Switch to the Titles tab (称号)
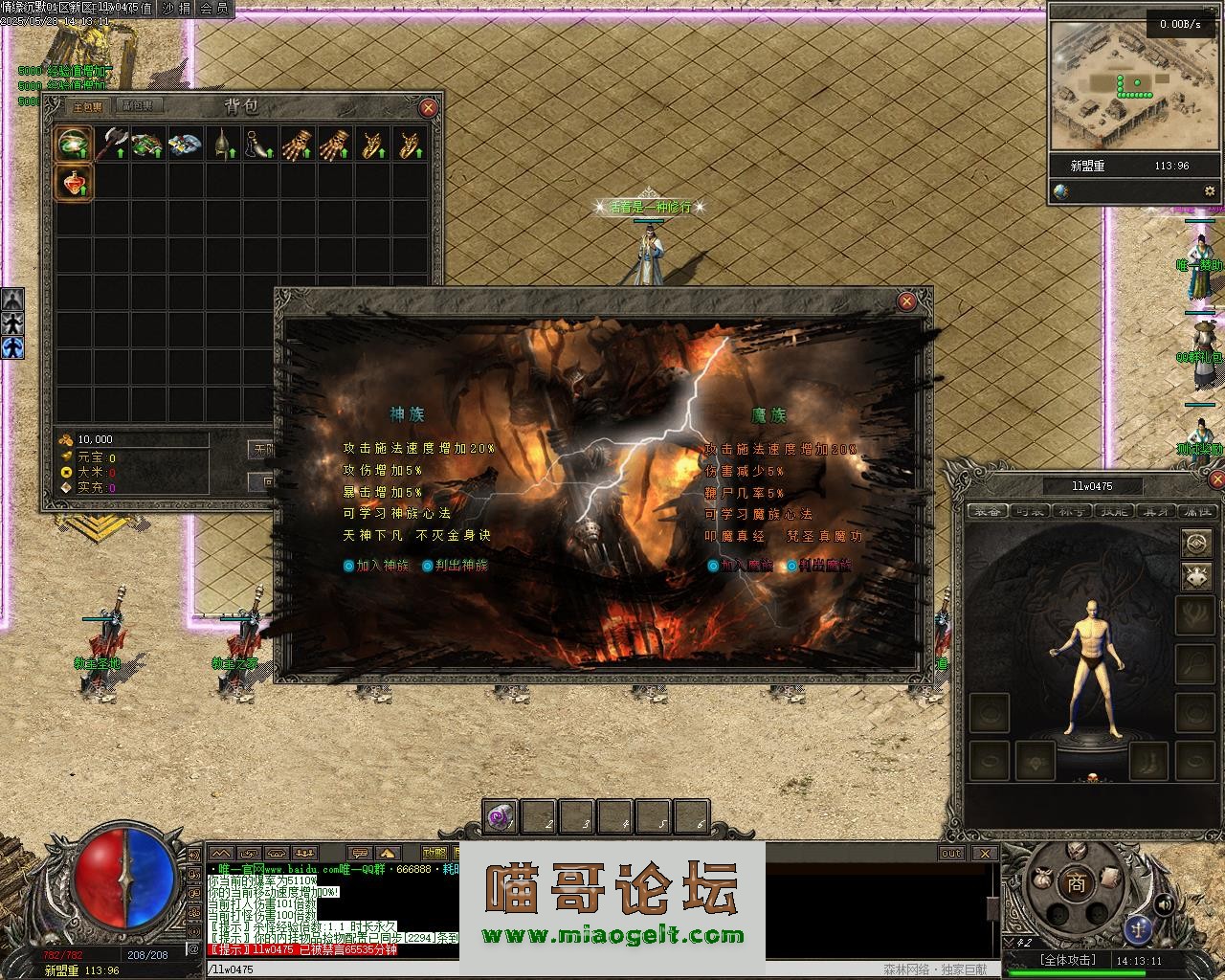Screen dimensions: 1225x980 tap(1070, 511)
